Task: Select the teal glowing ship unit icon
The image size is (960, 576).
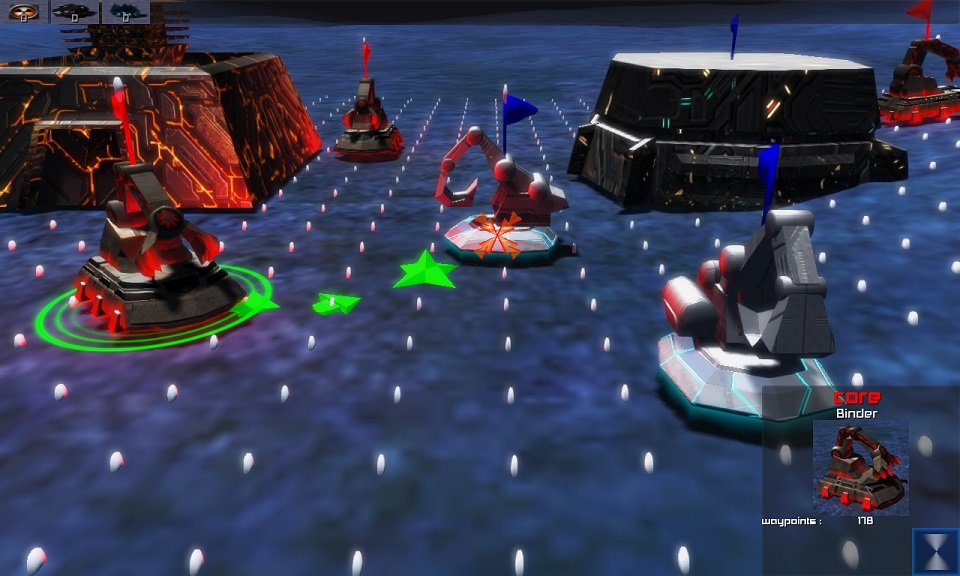Action: tap(125, 12)
